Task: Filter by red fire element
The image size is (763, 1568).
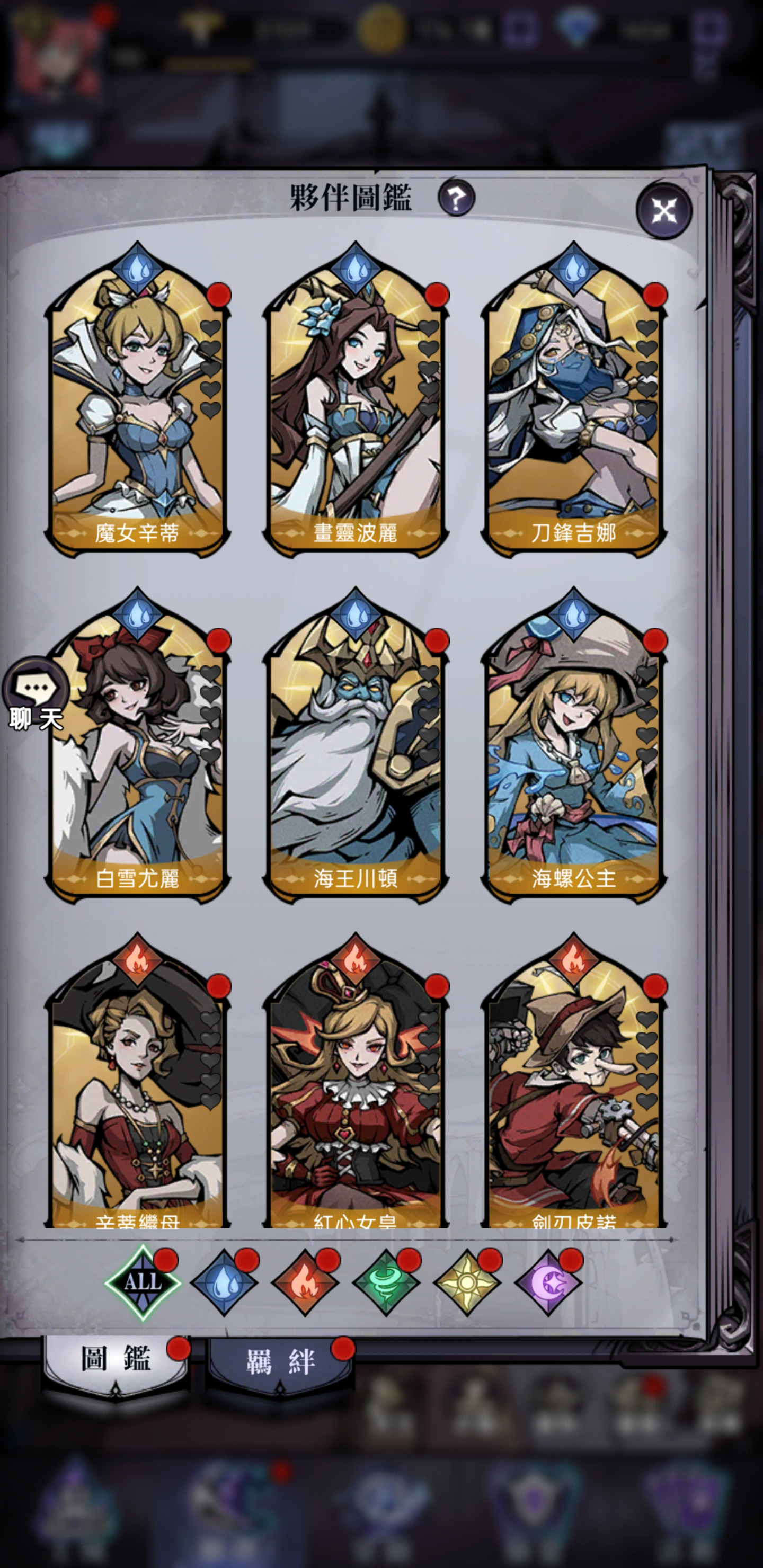Action: (x=305, y=1282)
